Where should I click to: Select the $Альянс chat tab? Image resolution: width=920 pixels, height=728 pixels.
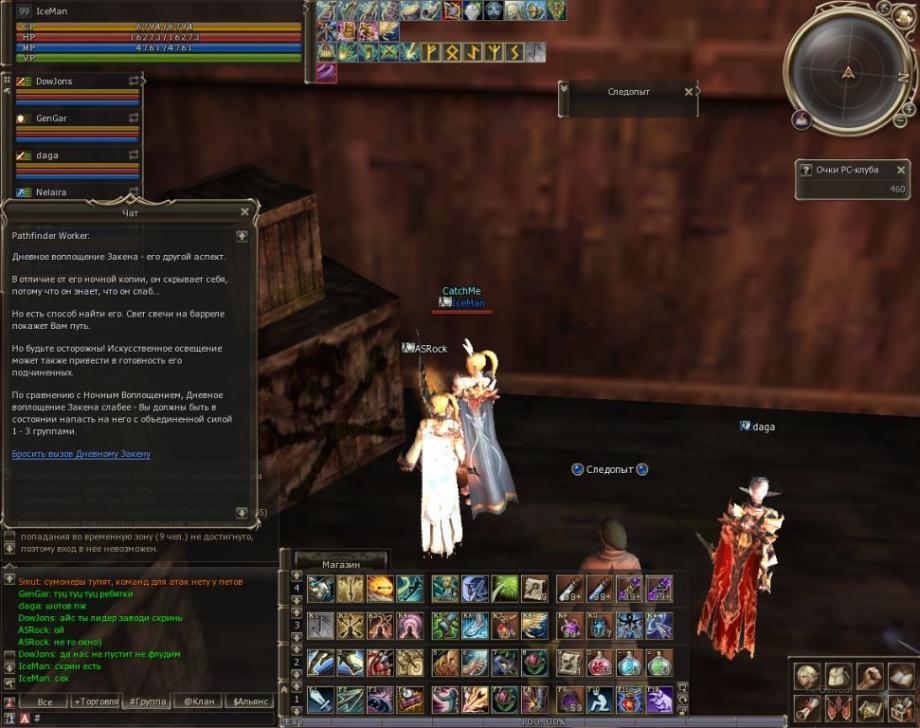pos(249,702)
